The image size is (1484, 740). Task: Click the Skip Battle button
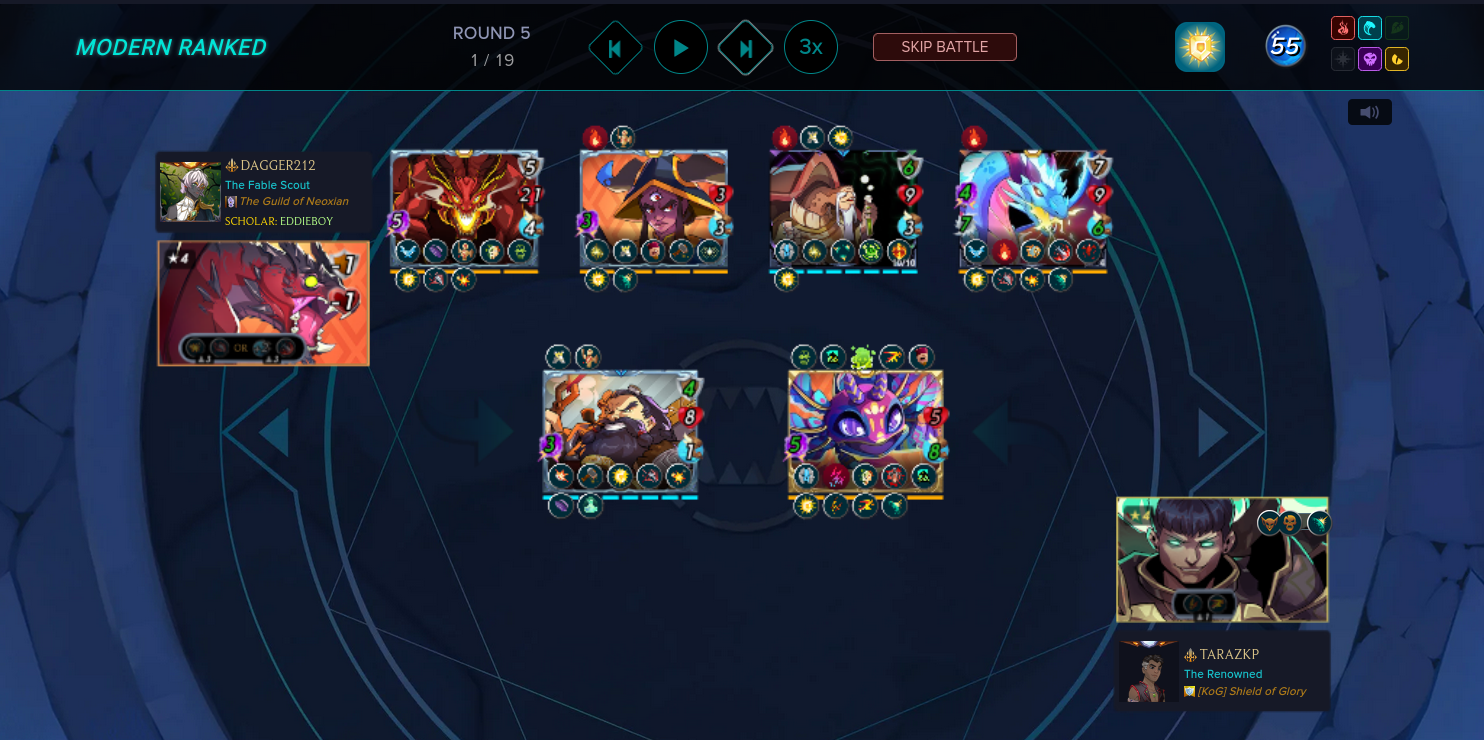[944, 47]
